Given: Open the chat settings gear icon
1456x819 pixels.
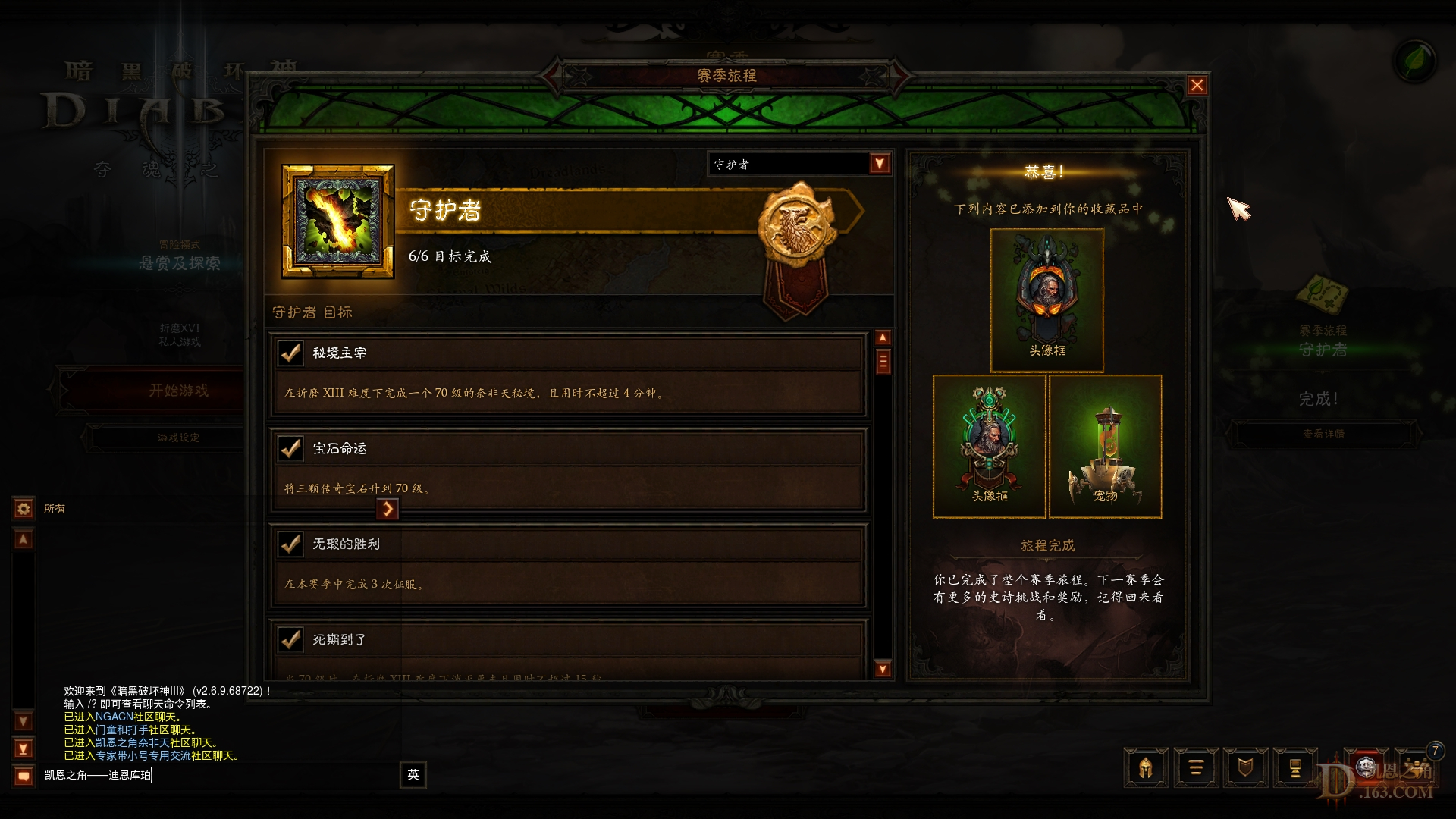Looking at the screenshot, I should 23,509.
